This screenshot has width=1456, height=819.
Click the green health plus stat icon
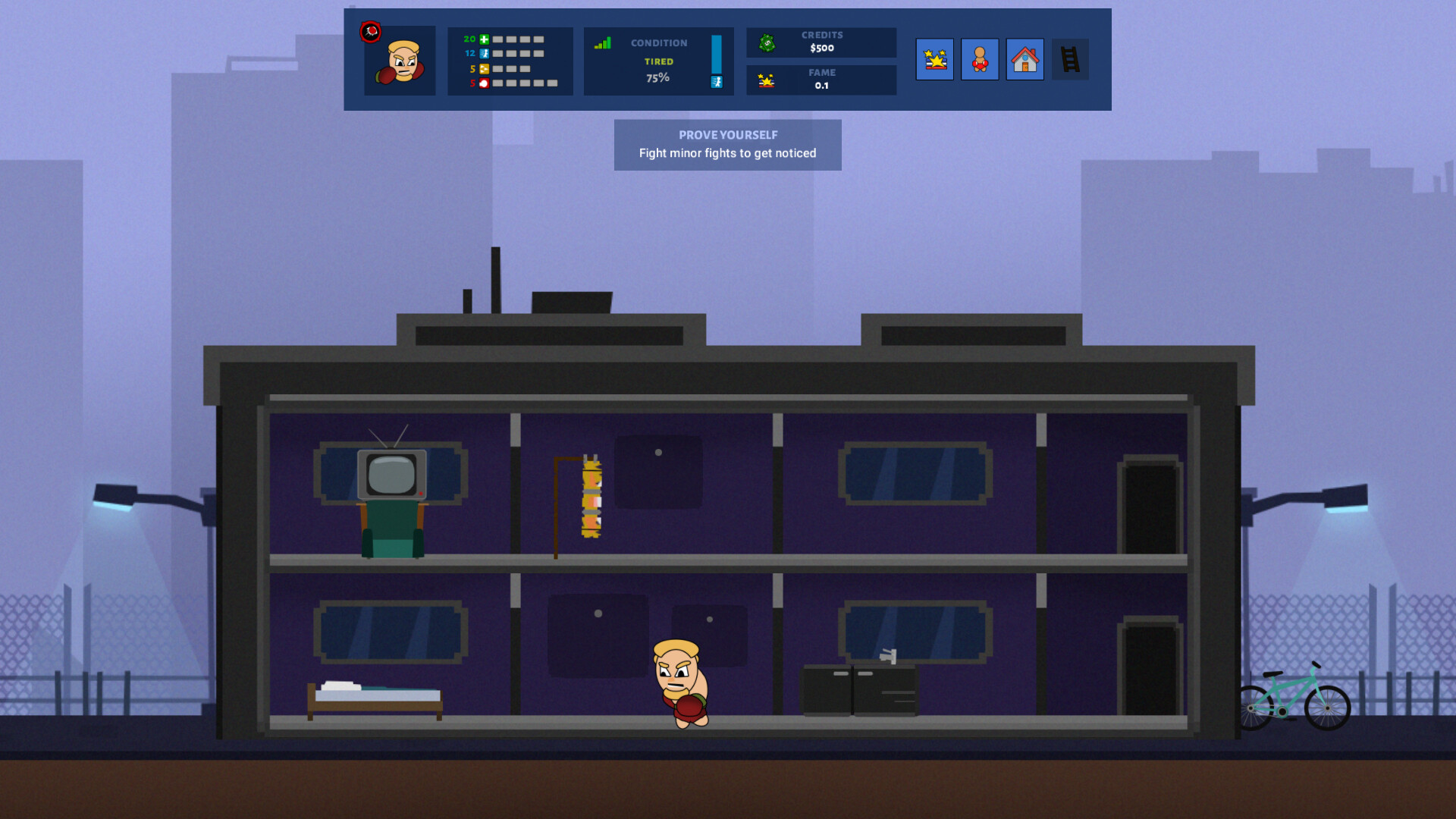click(484, 39)
